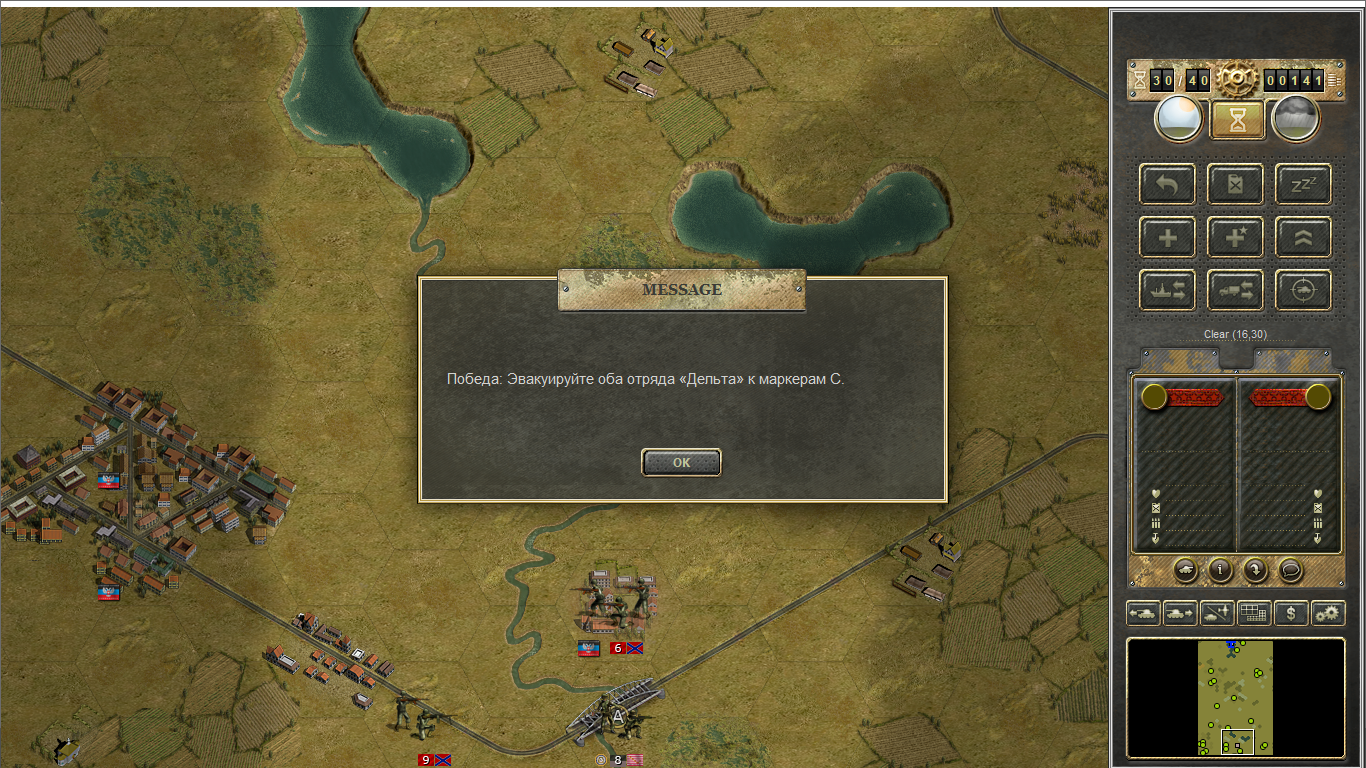Open the gears options menu
1366x768 pixels.
(x=1329, y=613)
